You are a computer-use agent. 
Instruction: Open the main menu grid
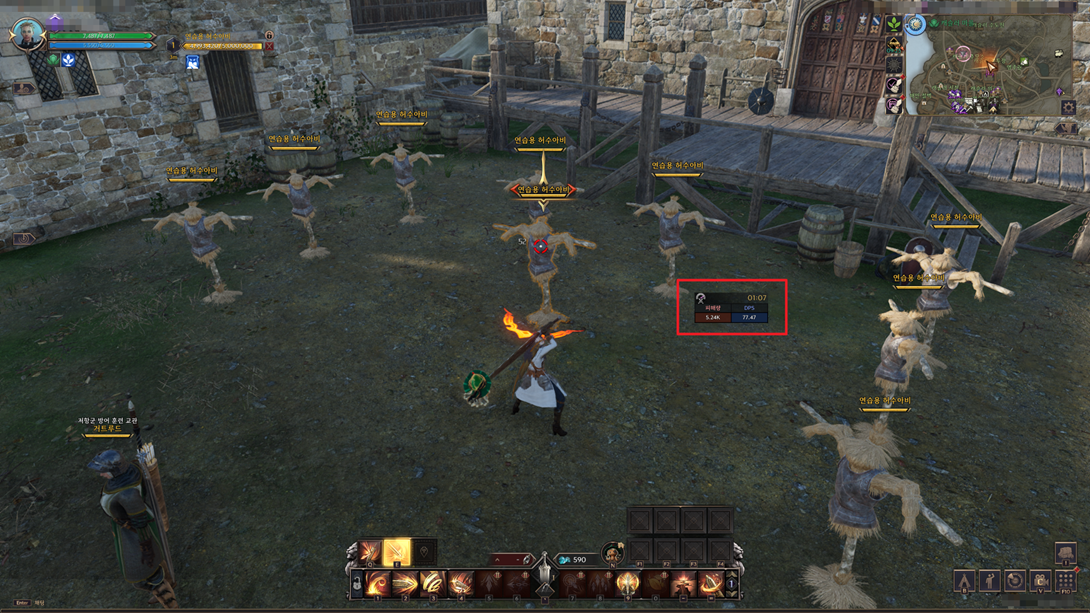[1066, 581]
